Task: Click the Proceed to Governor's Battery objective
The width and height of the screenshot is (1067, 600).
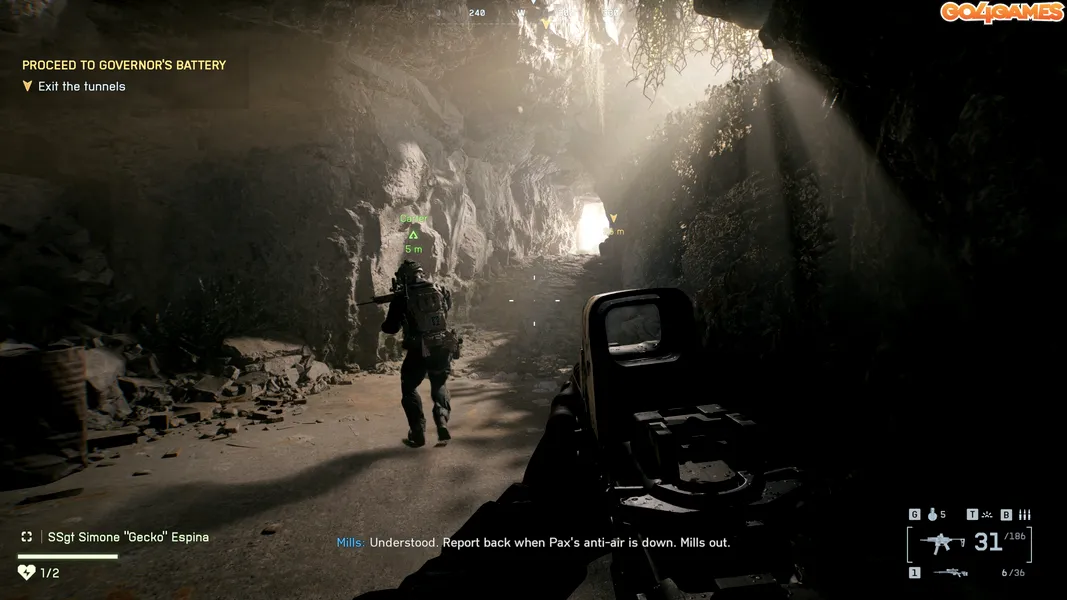Action: pos(124,65)
